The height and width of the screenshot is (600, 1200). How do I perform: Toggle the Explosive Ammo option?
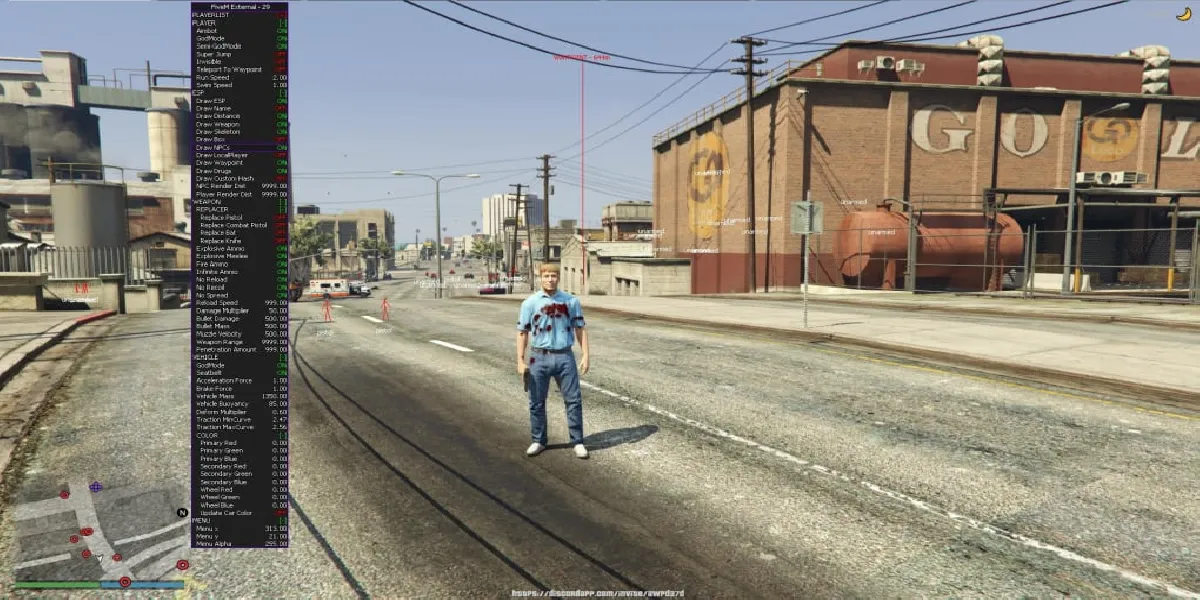tap(220, 249)
